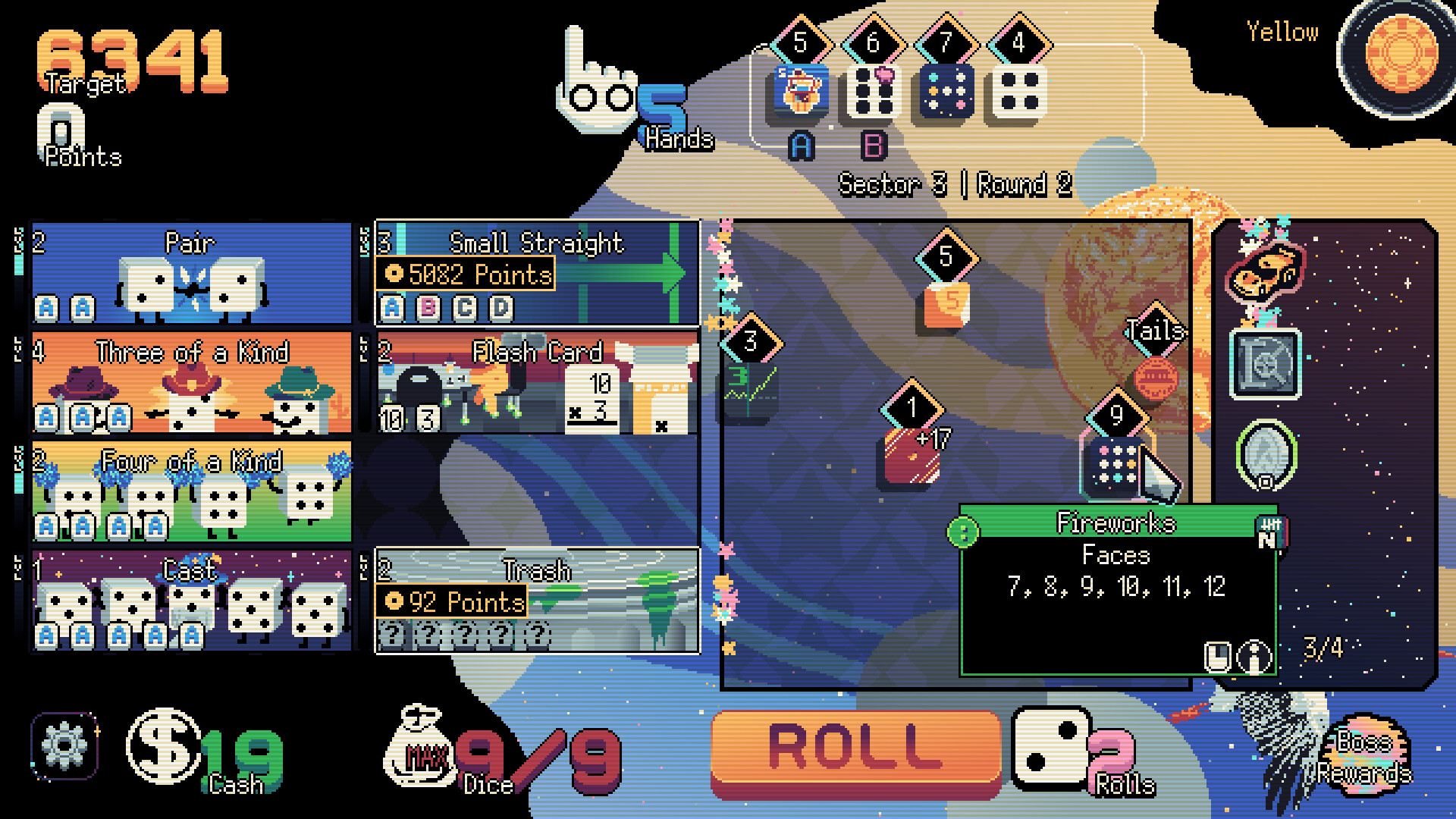Select the Pair hand card
This screenshot has width=1456, height=819.
click(x=190, y=273)
